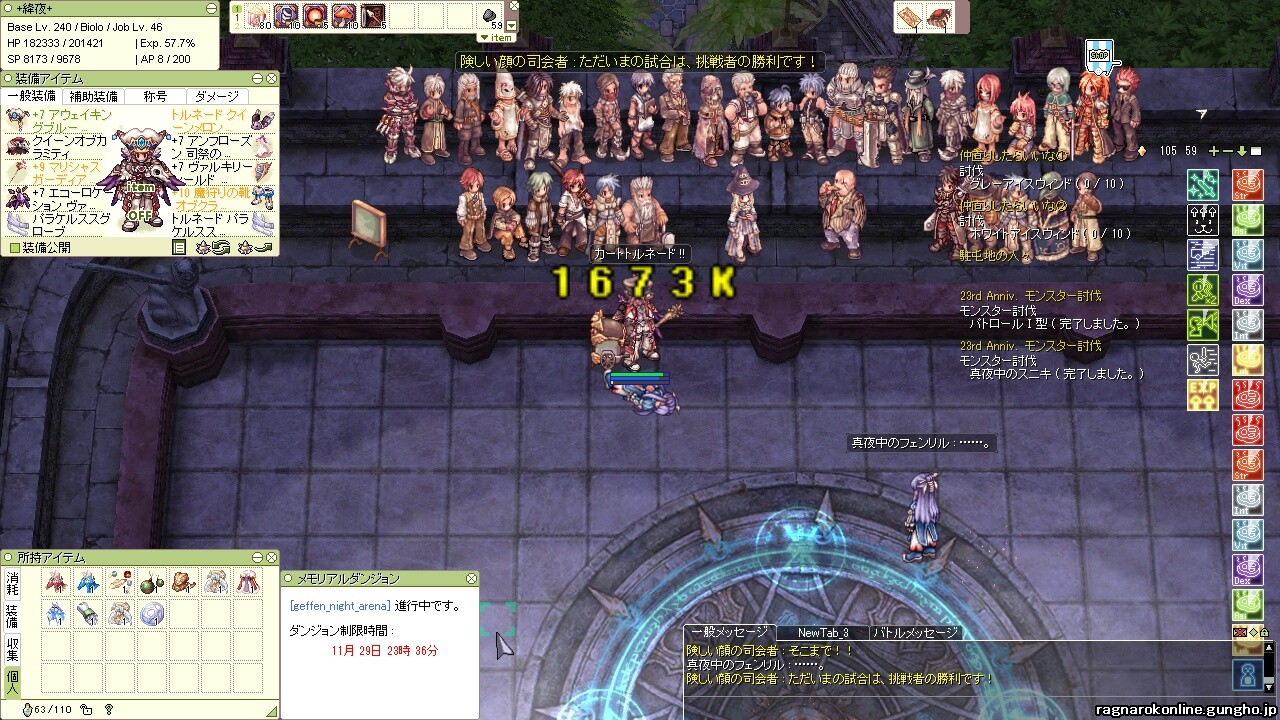Viewport: 1280px width, 720px height.
Task: Switch to the 補助装備 equipment tab
Action: tap(93, 97)
